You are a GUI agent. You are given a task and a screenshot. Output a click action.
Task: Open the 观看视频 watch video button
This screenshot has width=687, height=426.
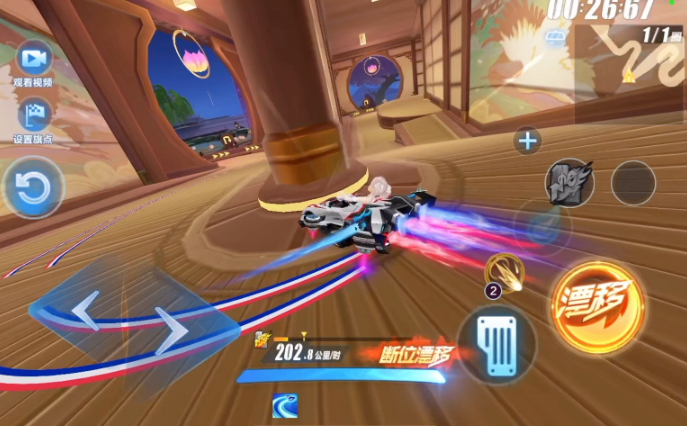click(x=33, y=57)
